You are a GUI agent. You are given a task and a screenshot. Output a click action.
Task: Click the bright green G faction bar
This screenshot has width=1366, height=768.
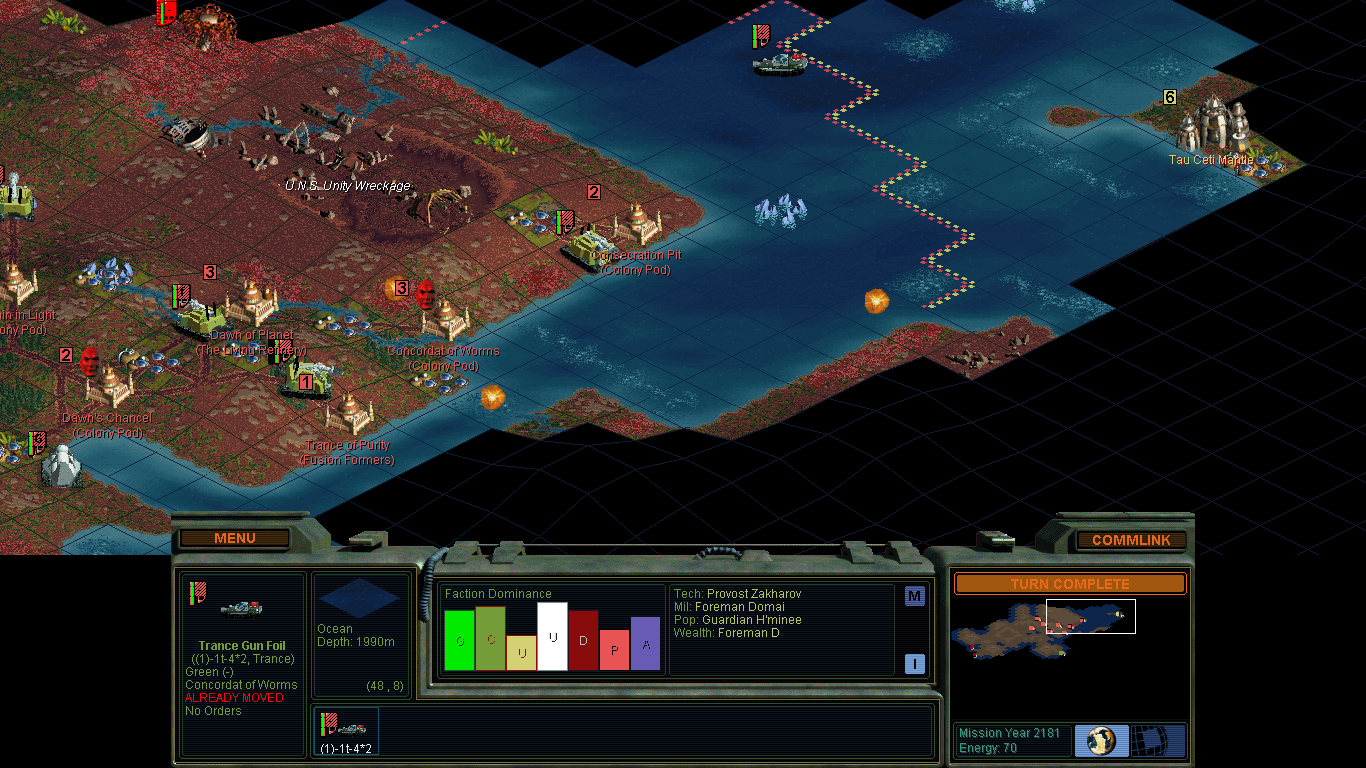click(459, 640)
